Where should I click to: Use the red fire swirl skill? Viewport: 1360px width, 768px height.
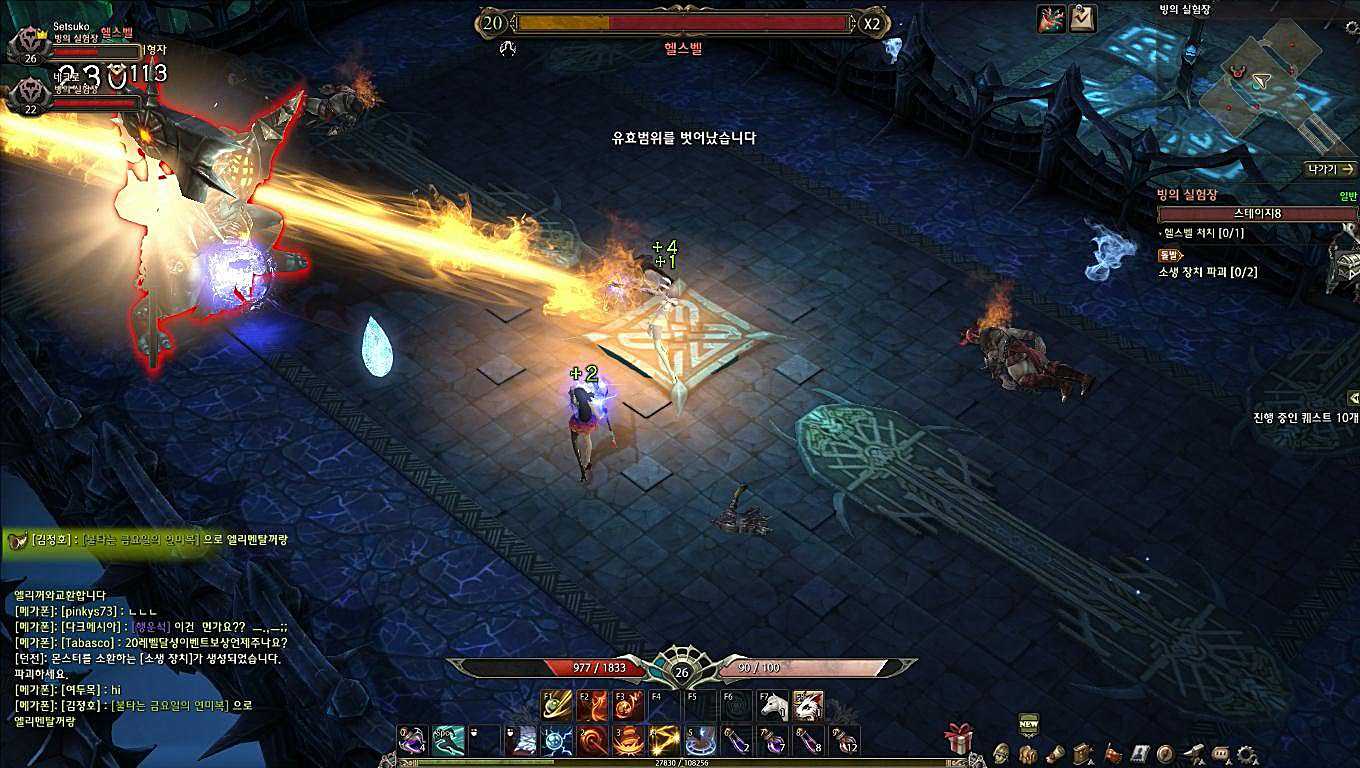[x=594, y=741]
